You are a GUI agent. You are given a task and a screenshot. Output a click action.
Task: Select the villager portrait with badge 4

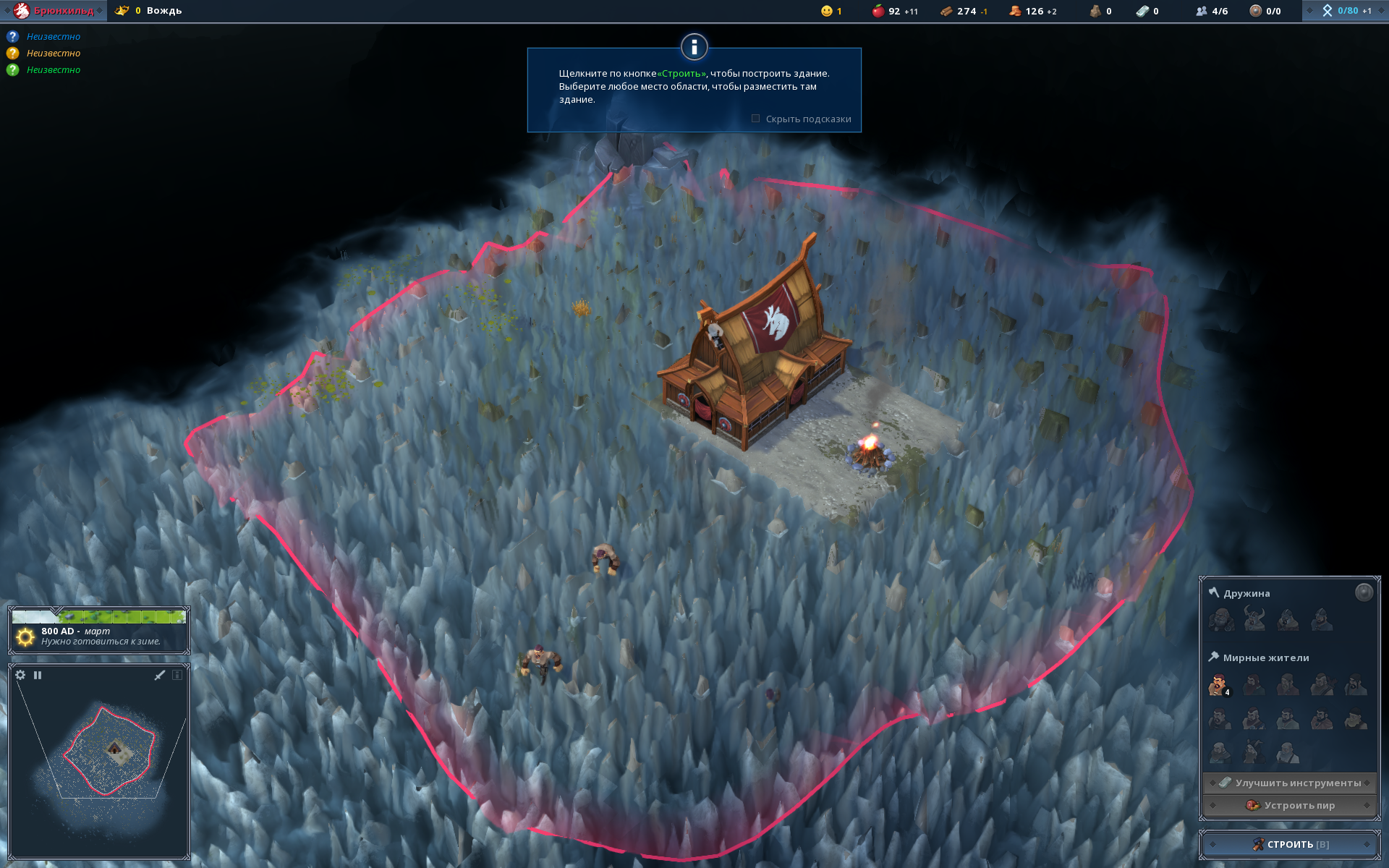1219,684
